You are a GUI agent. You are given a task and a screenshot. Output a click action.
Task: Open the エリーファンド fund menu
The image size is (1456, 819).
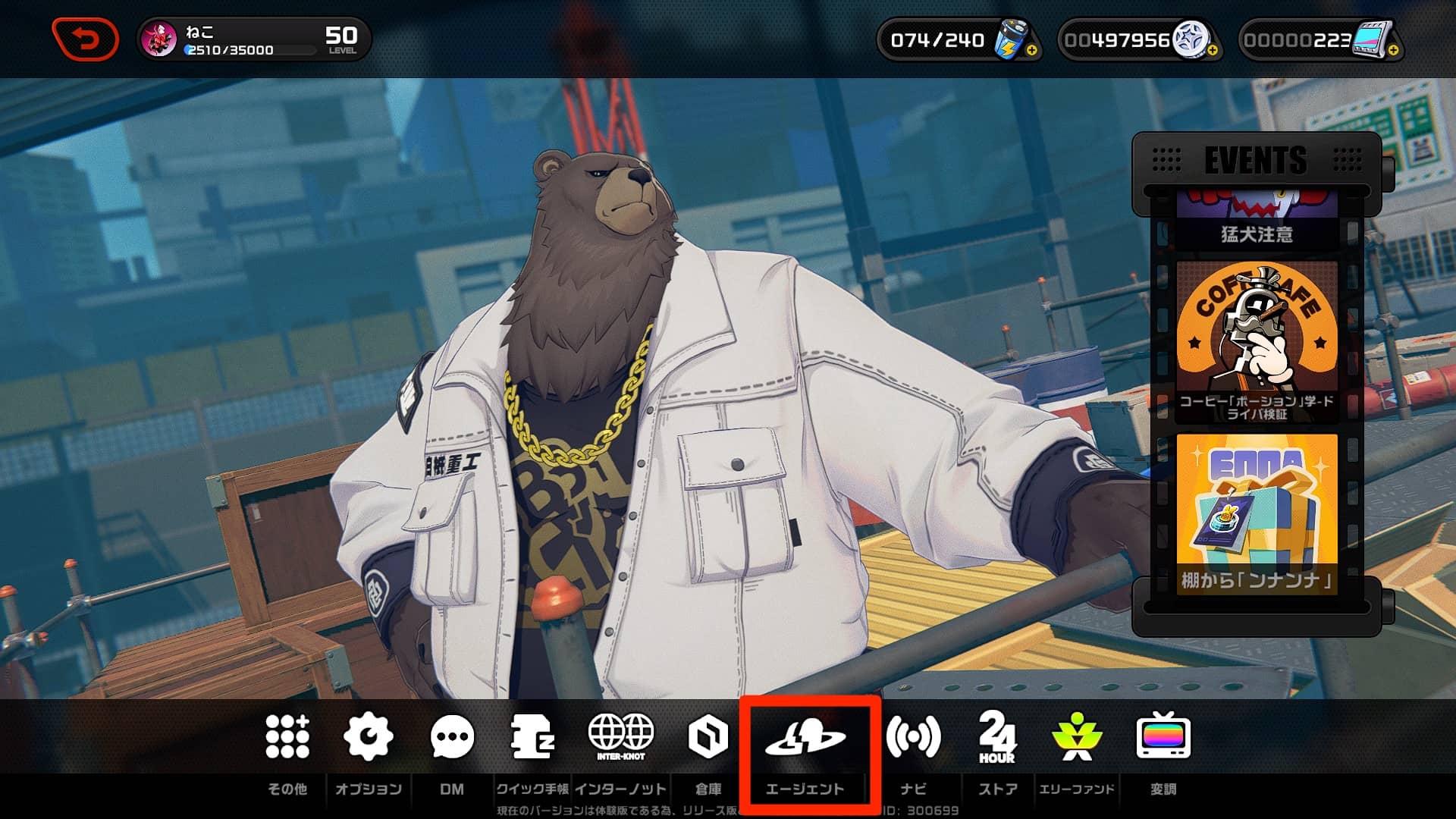click(1077, 736)
